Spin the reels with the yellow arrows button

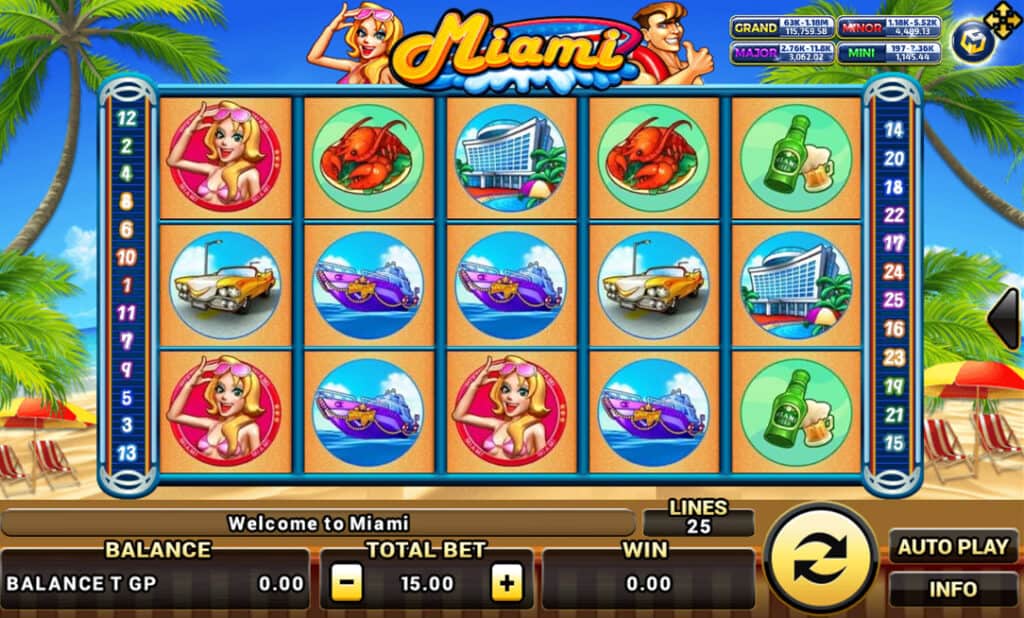pyautogui.click(x=821, y=559)
